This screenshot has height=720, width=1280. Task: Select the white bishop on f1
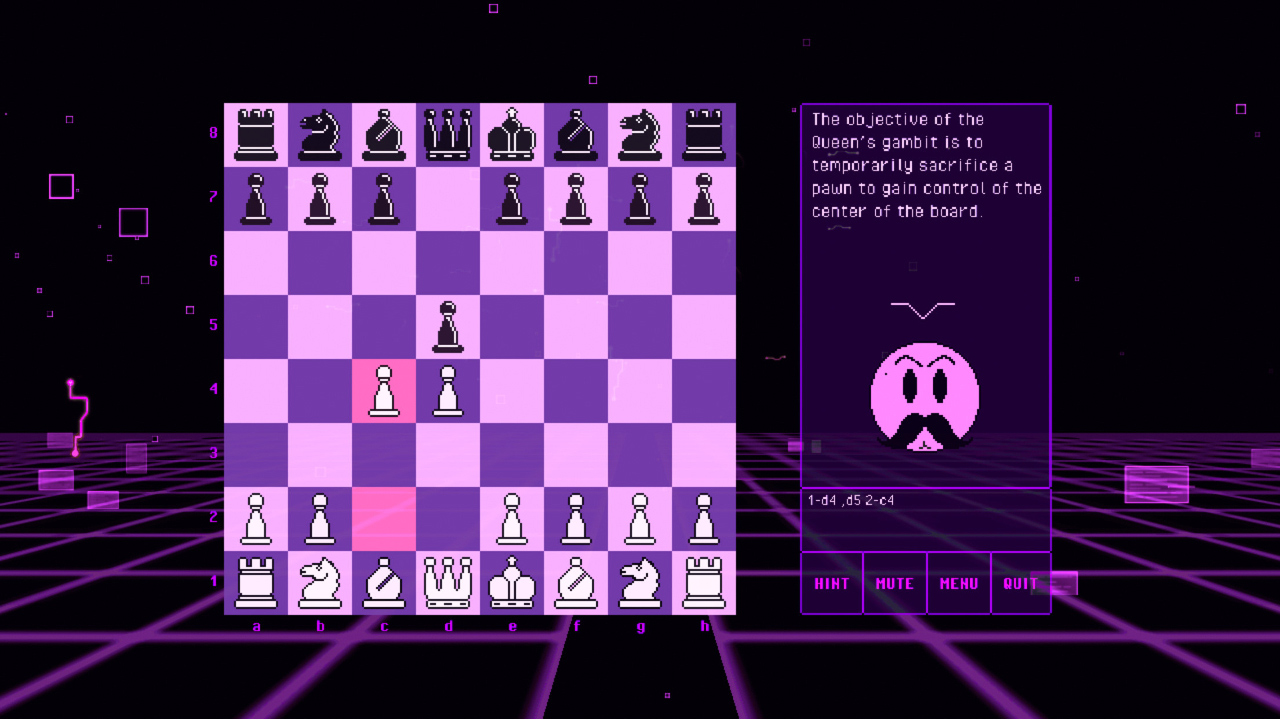(x=576, y=583)
